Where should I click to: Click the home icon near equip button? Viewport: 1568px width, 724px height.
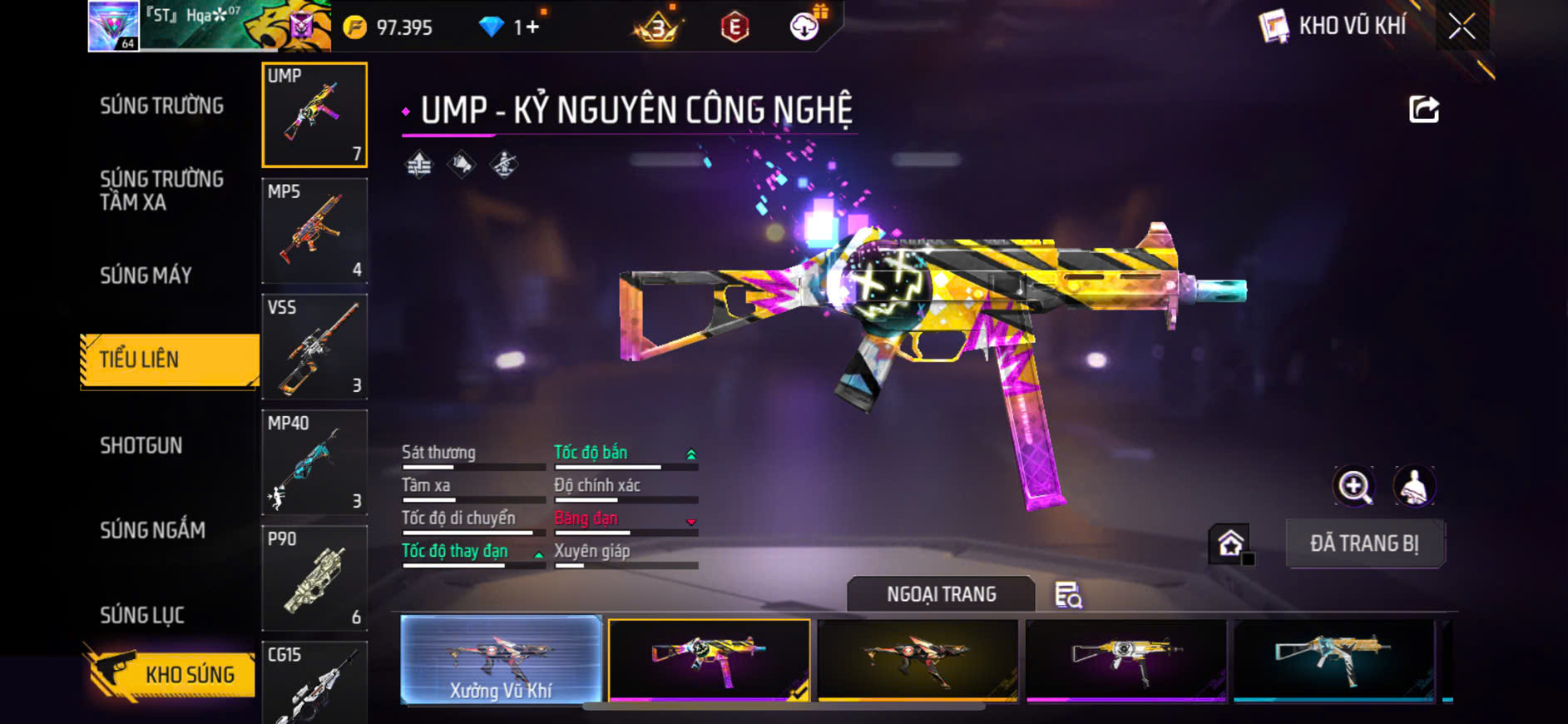pos(1230,544)
